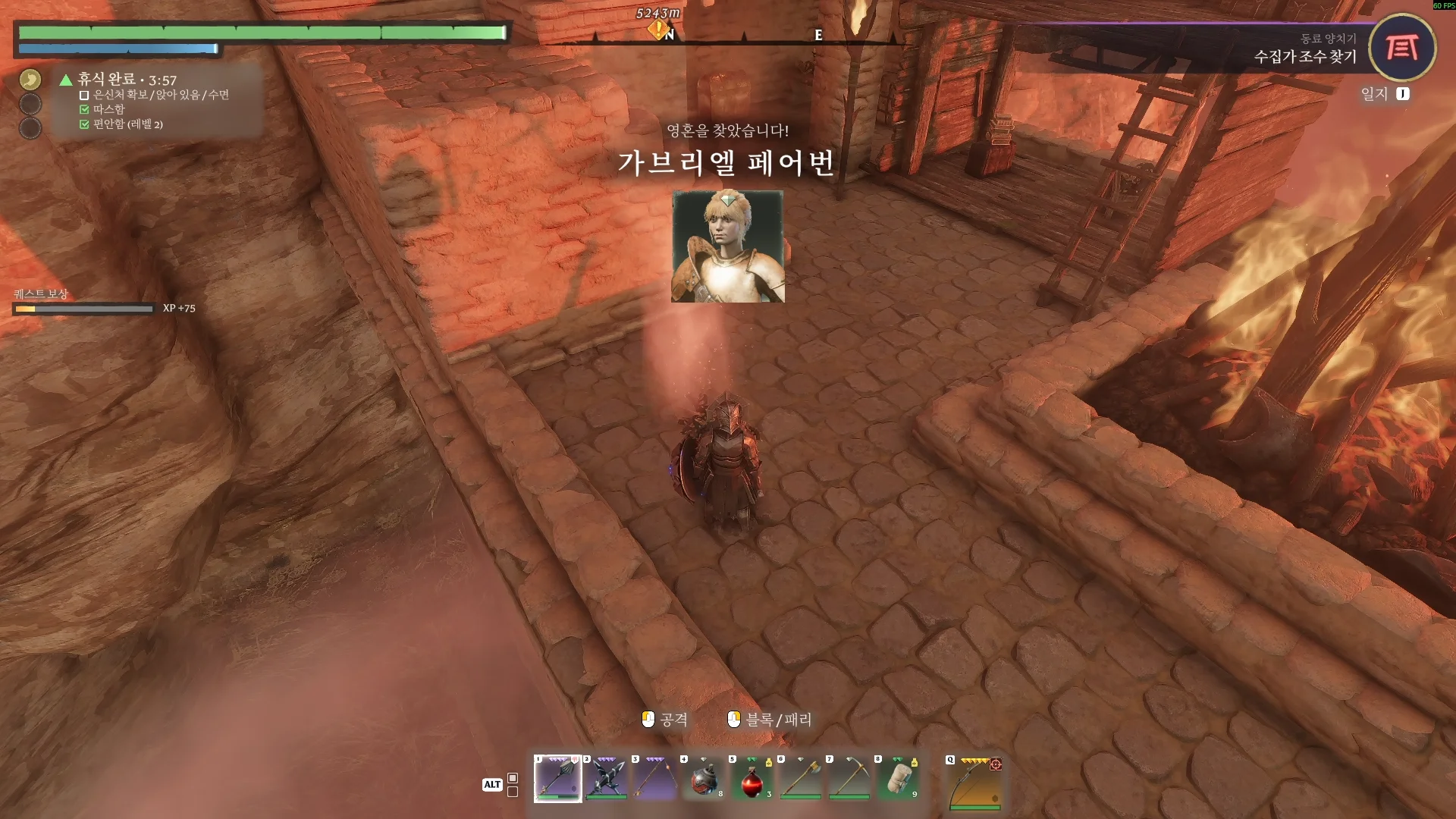This screenshot has height=819, width=1456.
Task: Select the dual daggers in slot 2
Action: tap(606, 778)
